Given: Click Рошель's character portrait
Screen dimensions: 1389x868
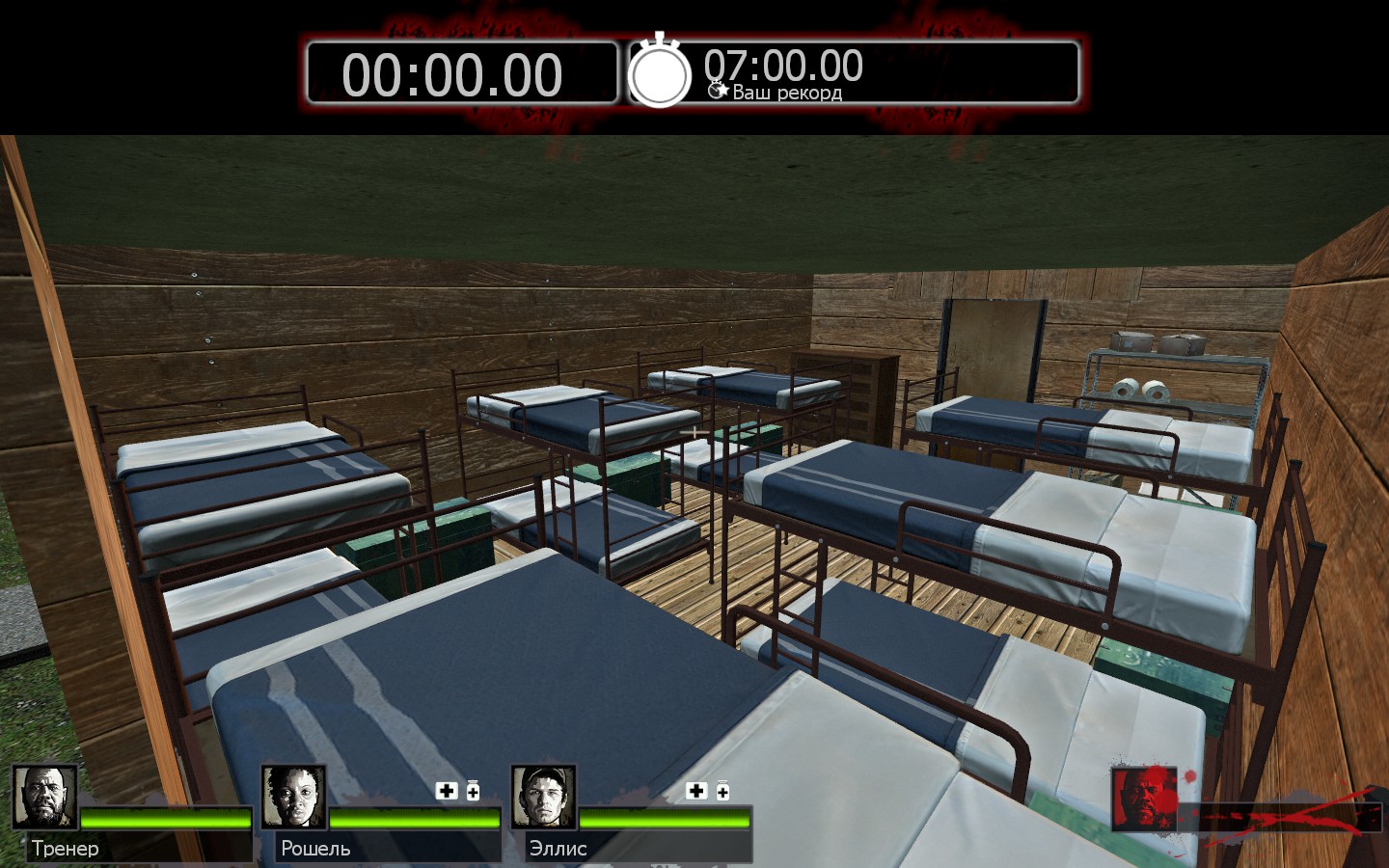Looking at the screenshot, I should tap(294, 798).
